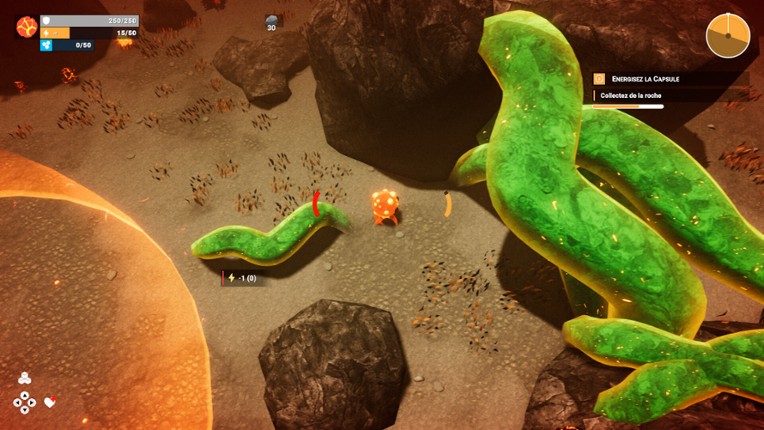Click the lava creature portrait icon
The image size is (764, 430).
coord(26,27)
